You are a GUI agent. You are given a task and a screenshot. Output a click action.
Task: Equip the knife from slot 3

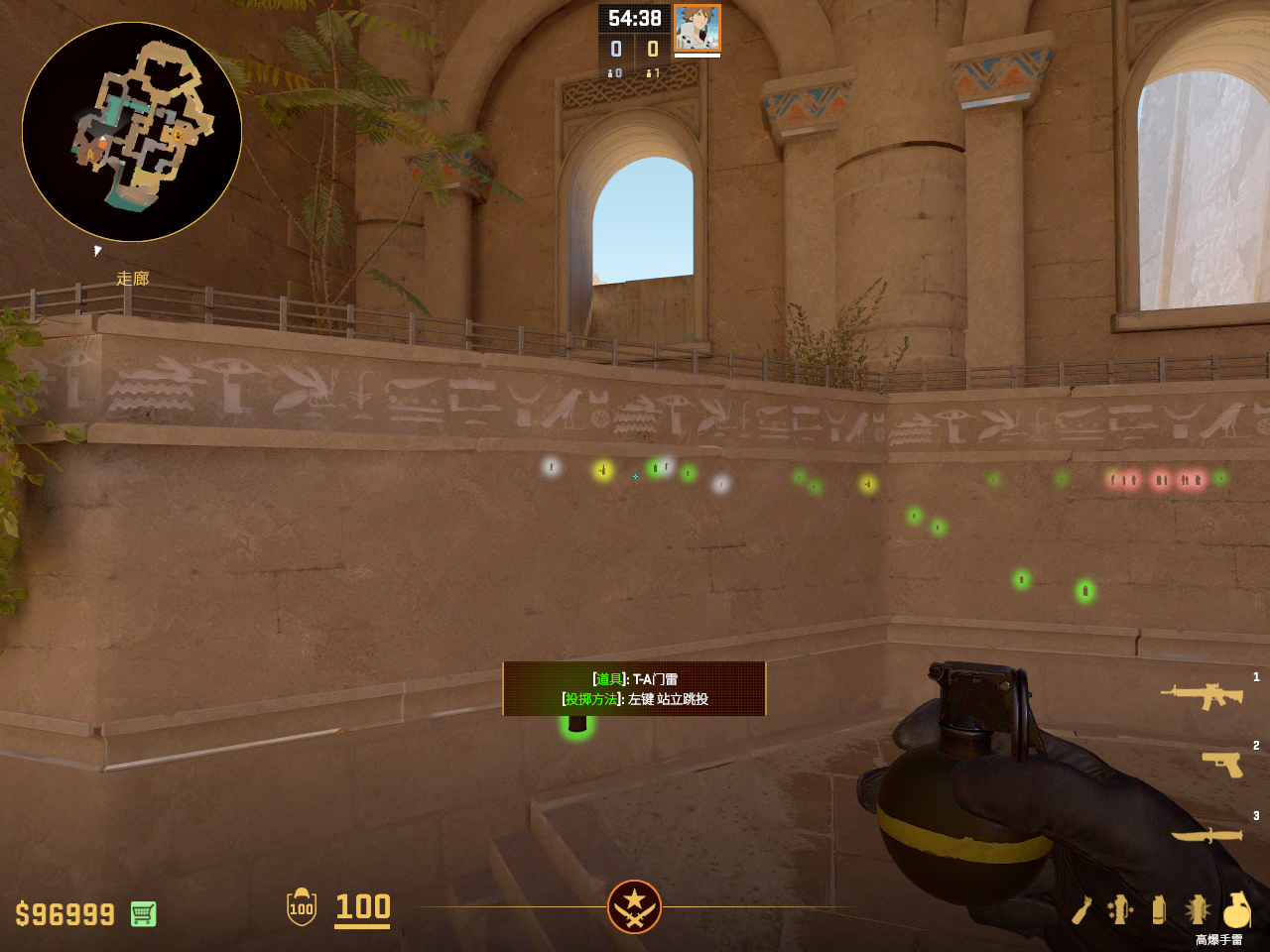coord(1206,835)
